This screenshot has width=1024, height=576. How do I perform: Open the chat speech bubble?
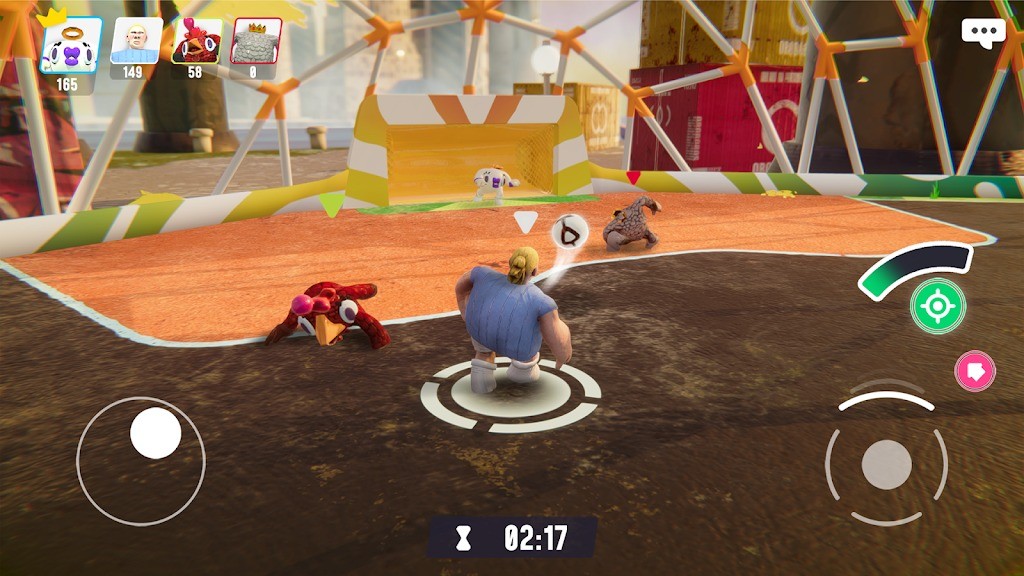click(x=983, y=32)
